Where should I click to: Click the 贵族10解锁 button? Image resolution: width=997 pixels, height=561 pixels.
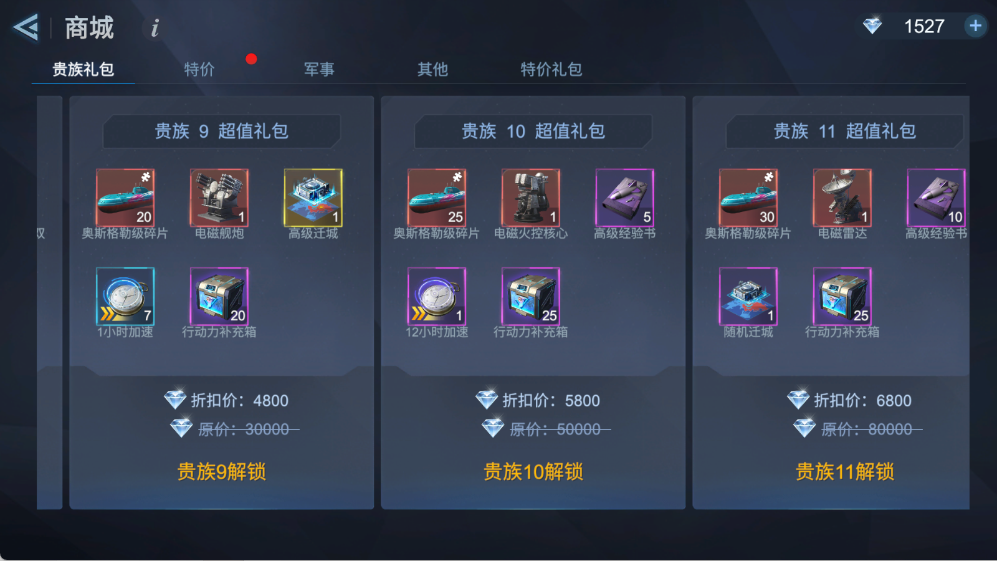pos(533,471)
